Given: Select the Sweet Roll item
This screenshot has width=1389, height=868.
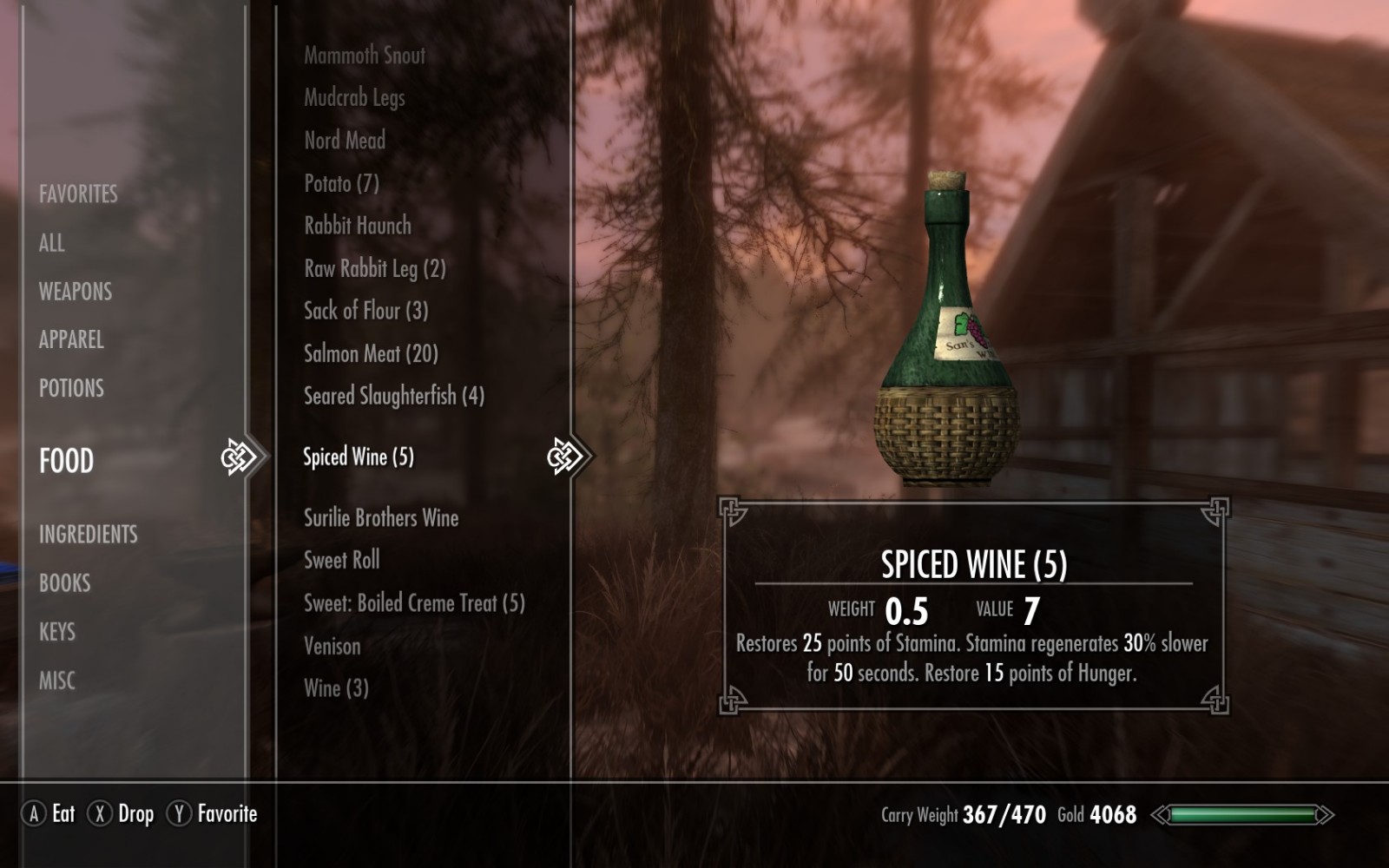Looking at the screenshot, I should 342,561.
